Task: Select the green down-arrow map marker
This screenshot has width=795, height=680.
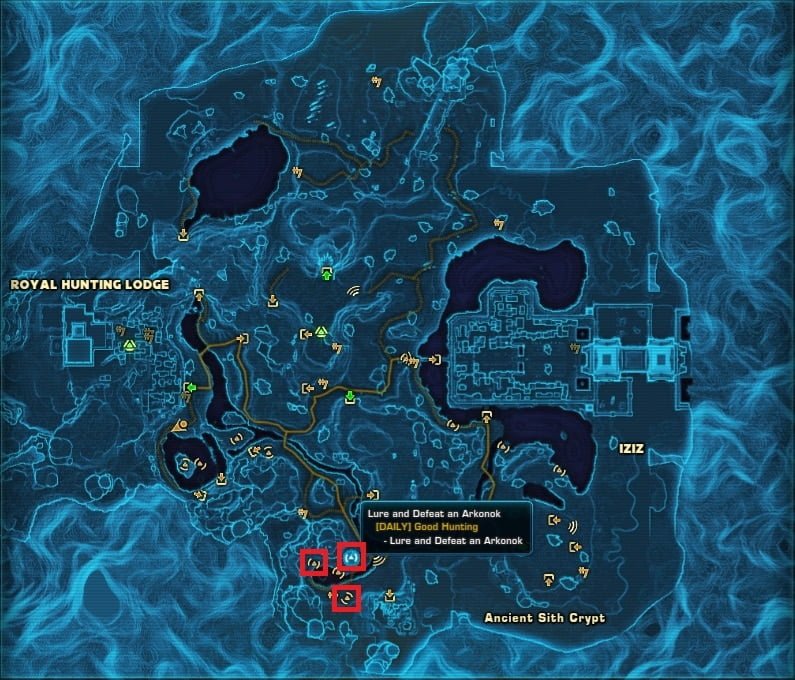Action: (350, 397)
